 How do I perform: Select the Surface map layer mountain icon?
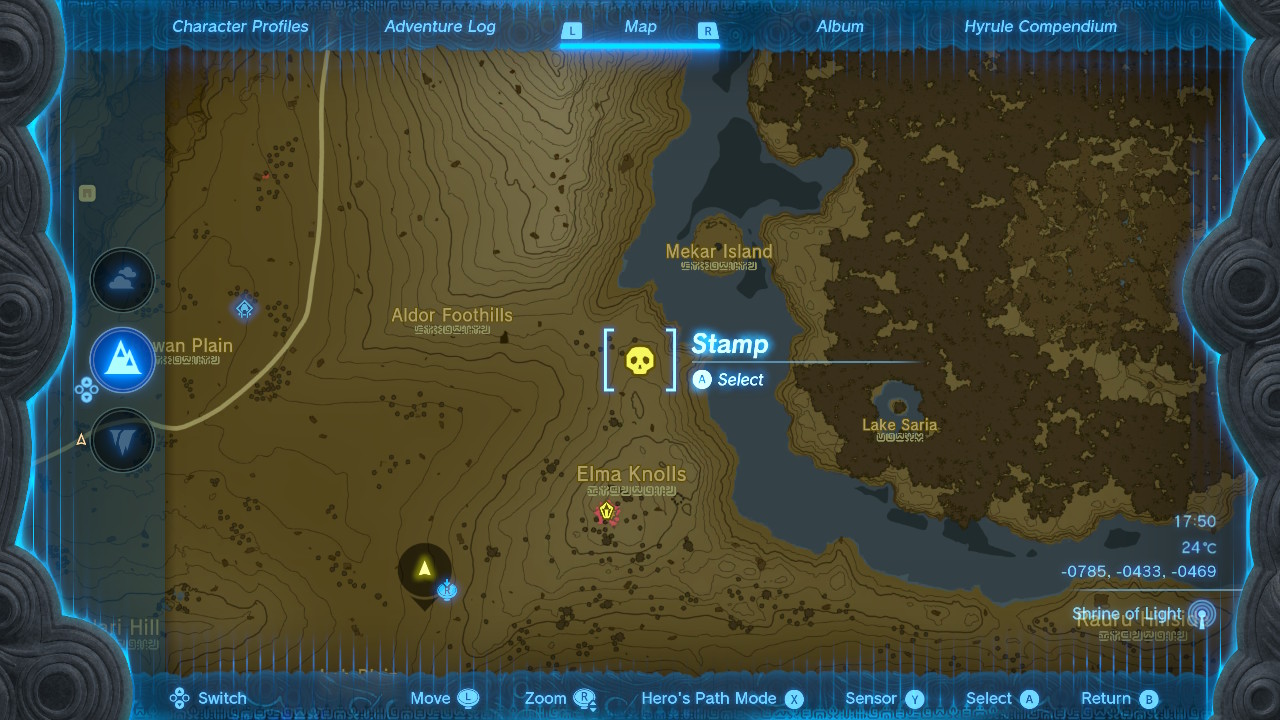[122, 360]
